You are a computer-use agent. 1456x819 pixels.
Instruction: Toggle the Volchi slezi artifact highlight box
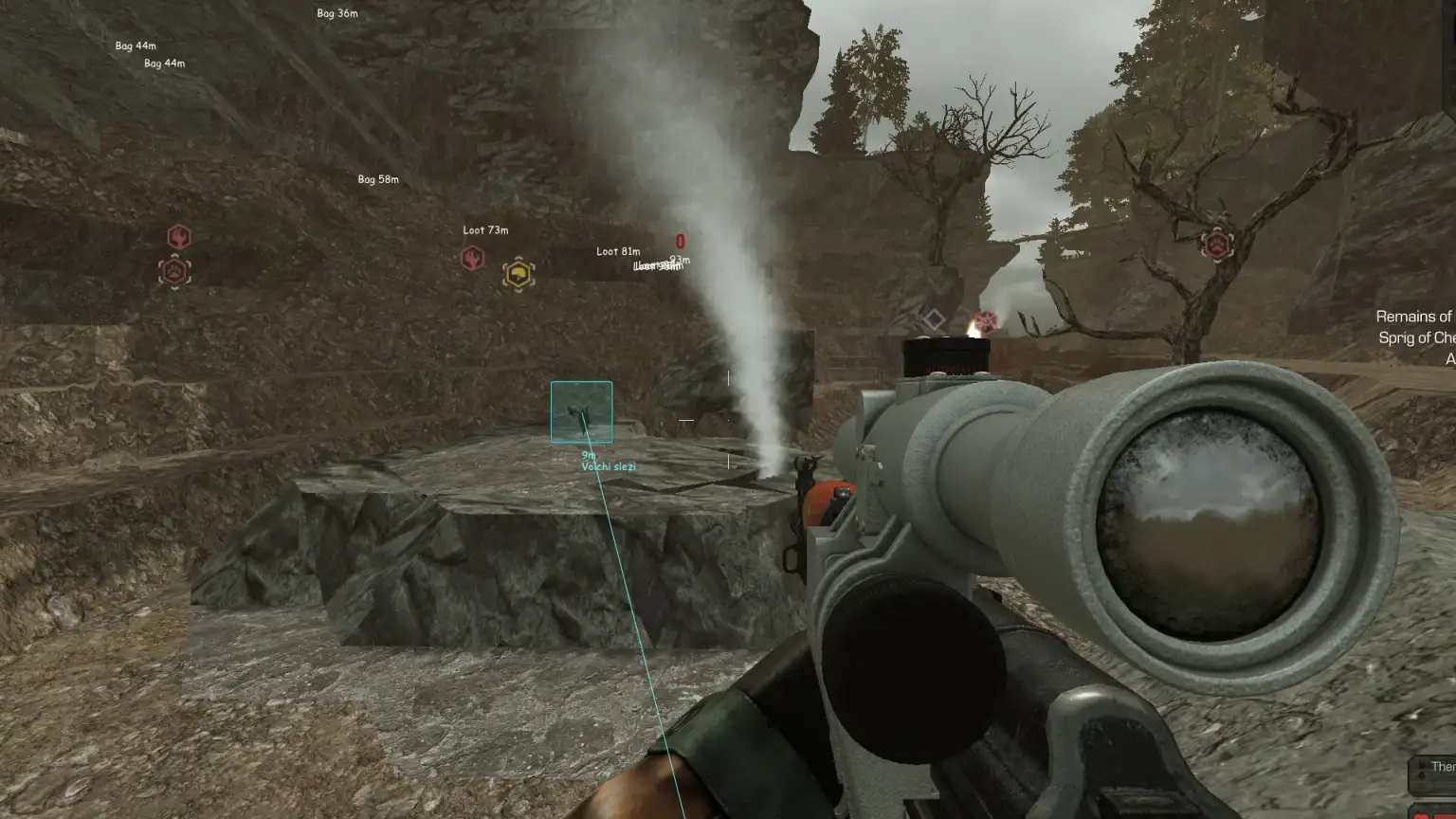pyautogui.click(x=580, y=411)
